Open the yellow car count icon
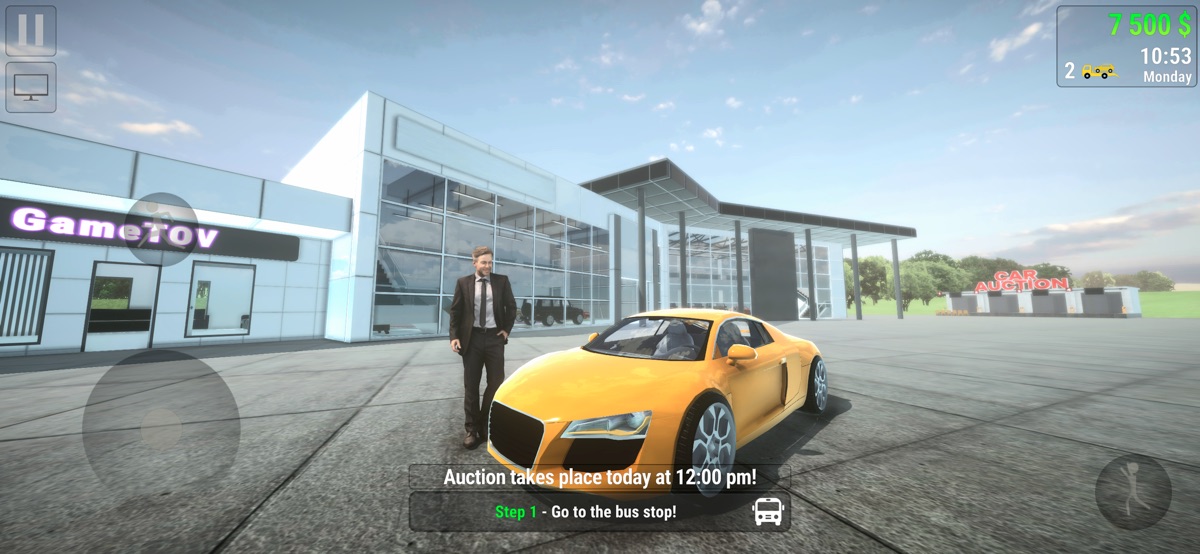This screenshot has height=554, width=1200. [1099, 71]
